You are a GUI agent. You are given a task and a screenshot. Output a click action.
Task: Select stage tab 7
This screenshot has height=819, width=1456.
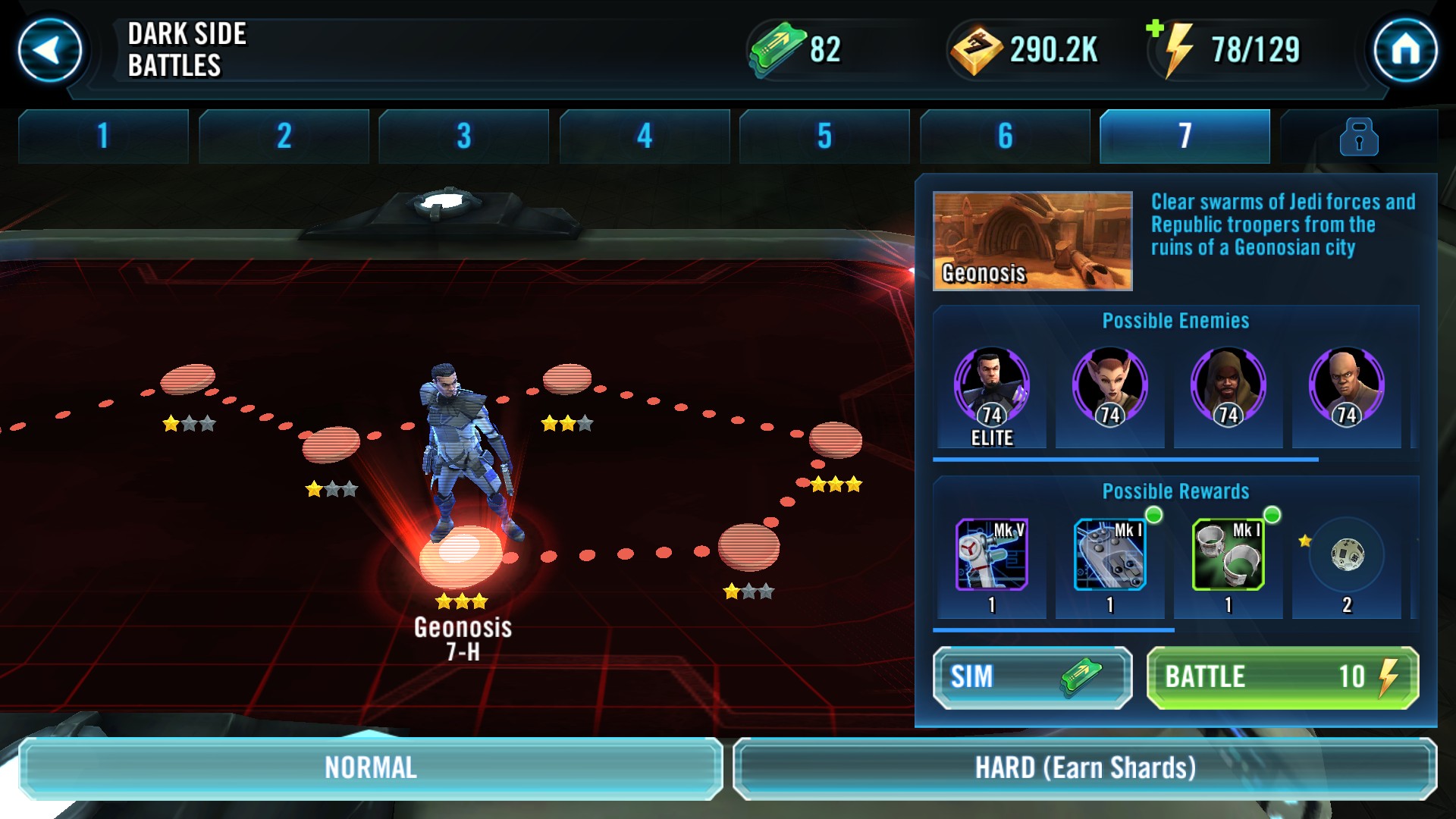point(1185,136)
